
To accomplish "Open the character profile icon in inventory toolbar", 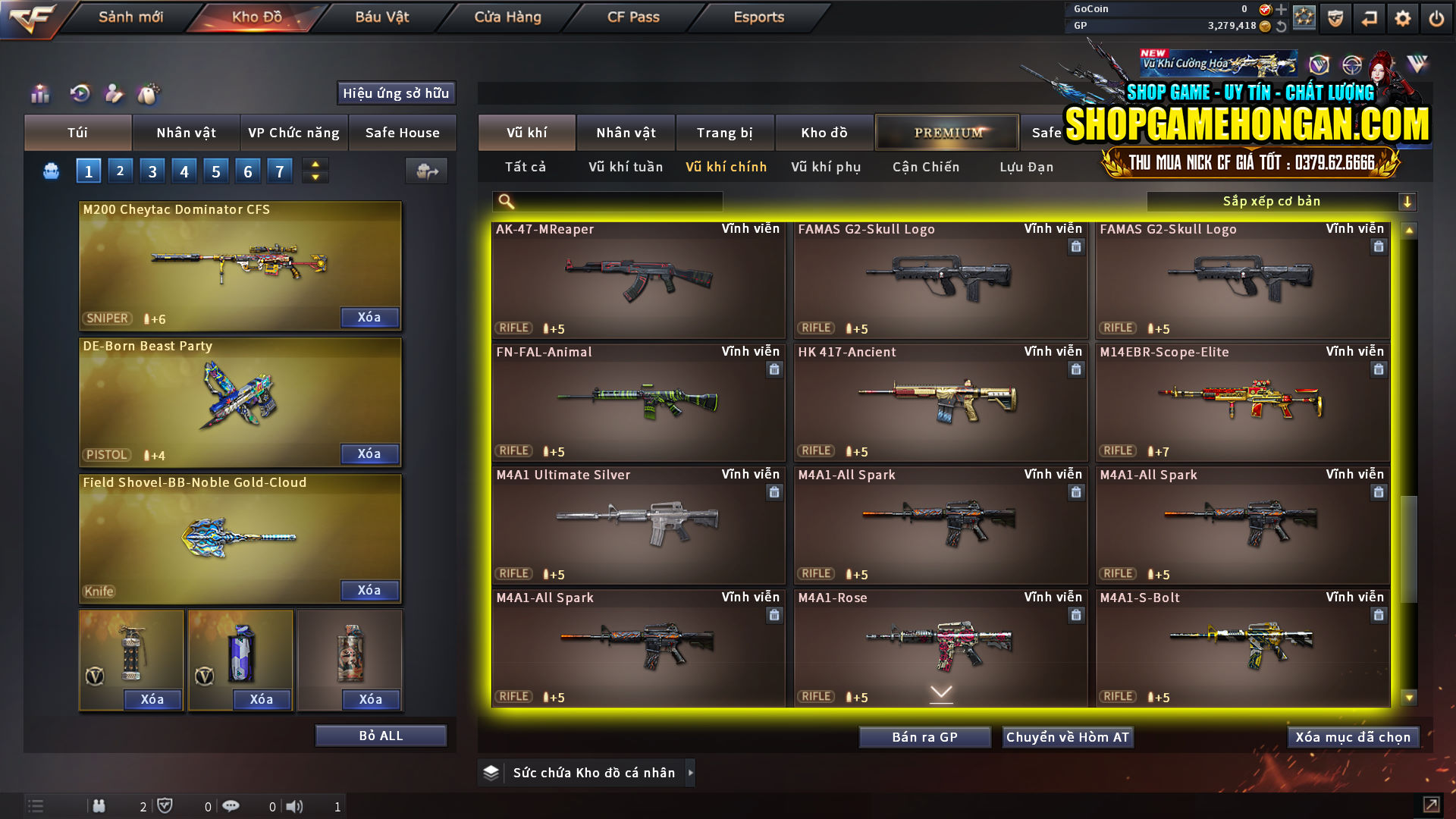I will pyautogui.click(x=114, y=94).
